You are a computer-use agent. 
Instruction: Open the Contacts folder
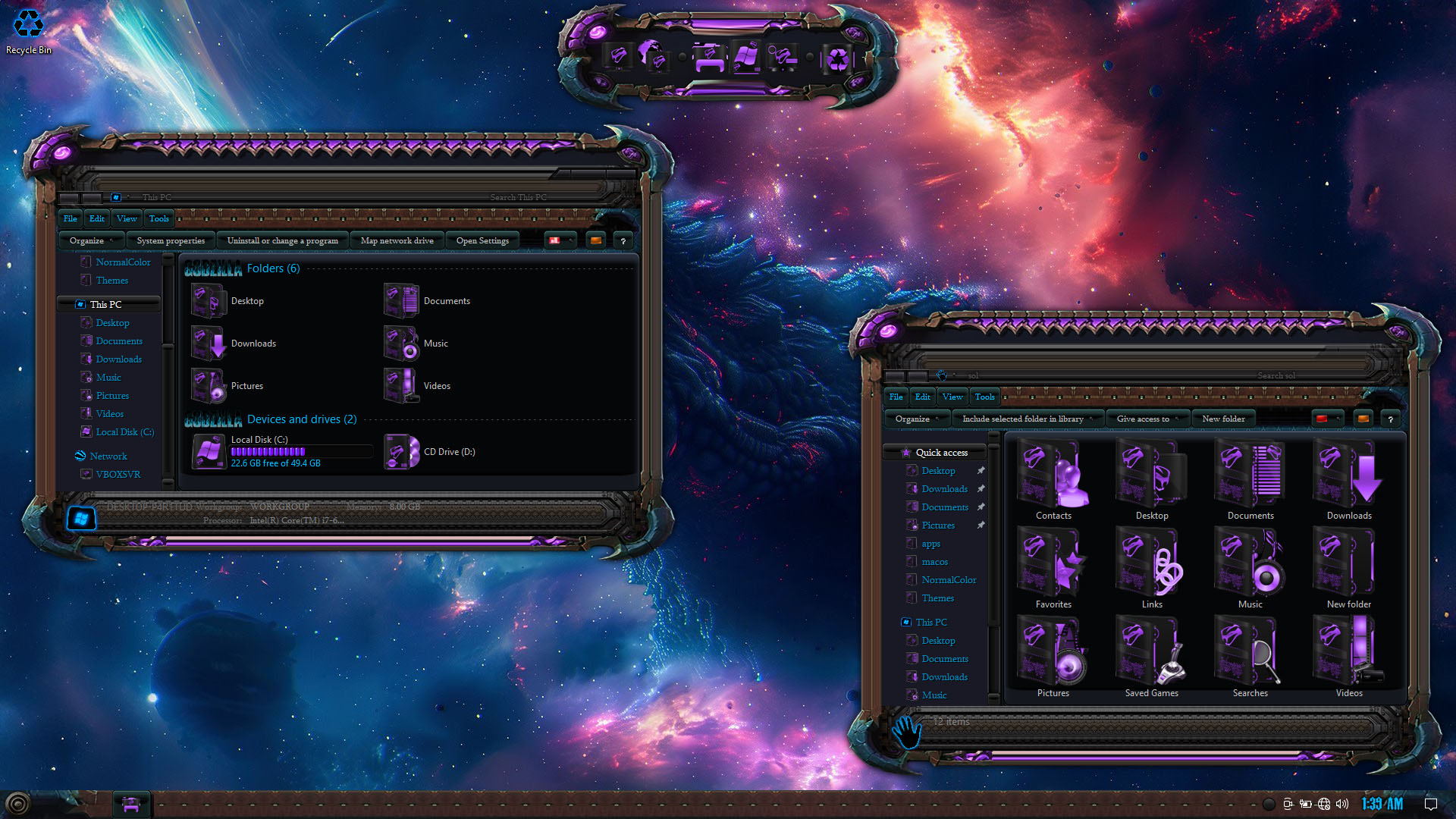pos(1053,481)
